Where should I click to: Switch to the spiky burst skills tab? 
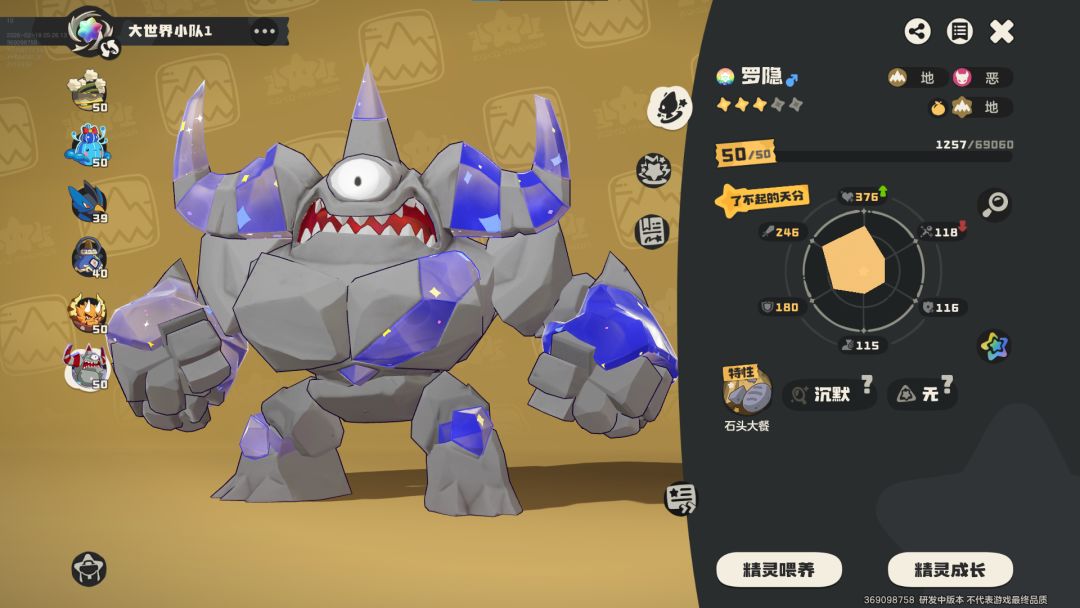pyautogui.click(x=654, y=172)
